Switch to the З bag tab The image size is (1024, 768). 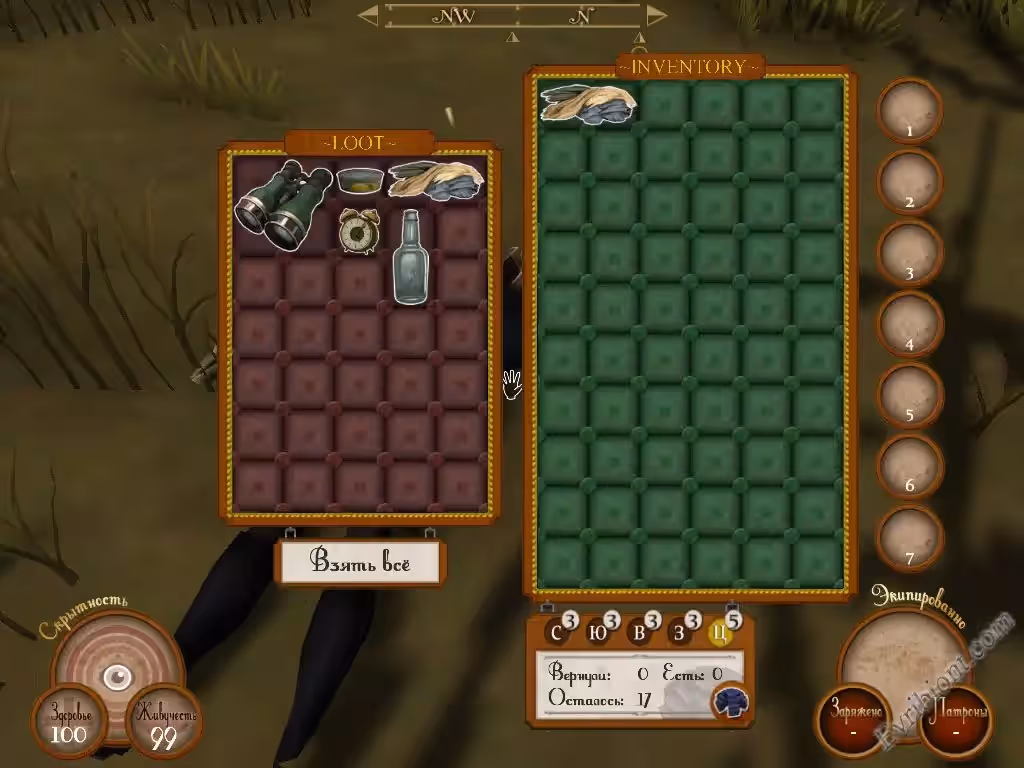click(680, 632)
